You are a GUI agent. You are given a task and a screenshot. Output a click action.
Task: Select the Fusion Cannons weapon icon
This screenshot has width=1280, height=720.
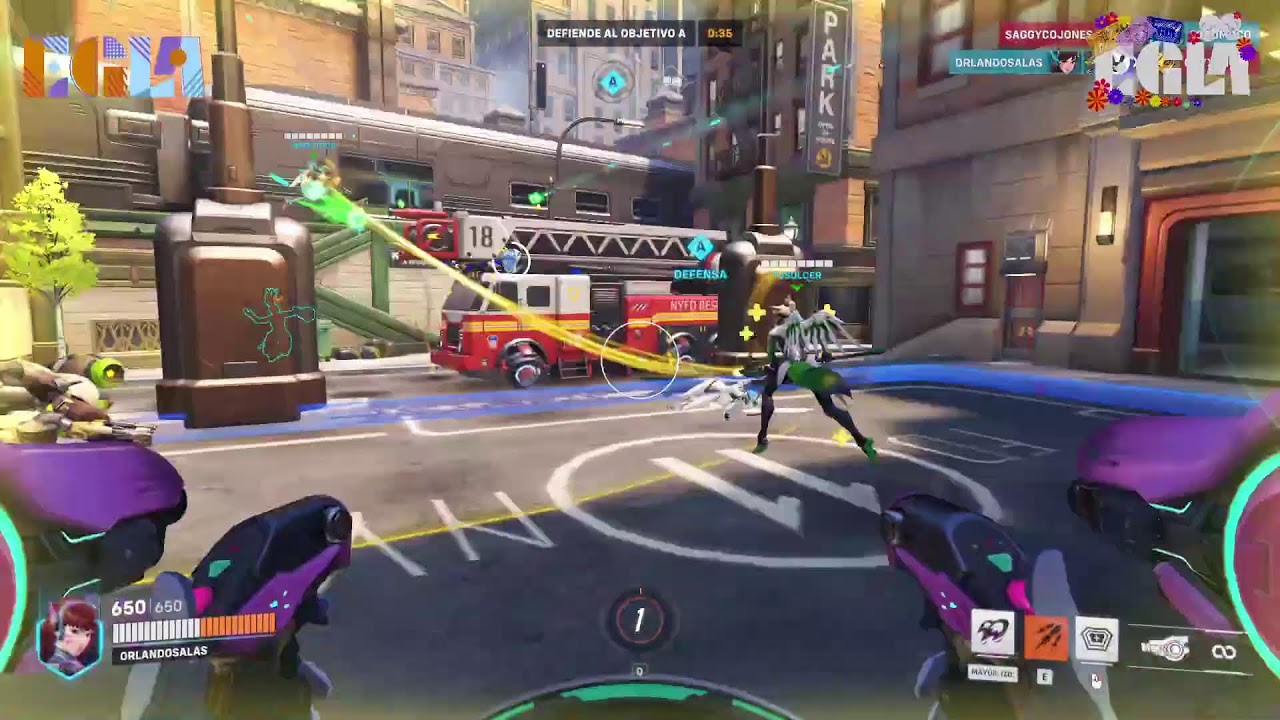pos(1166,650)
